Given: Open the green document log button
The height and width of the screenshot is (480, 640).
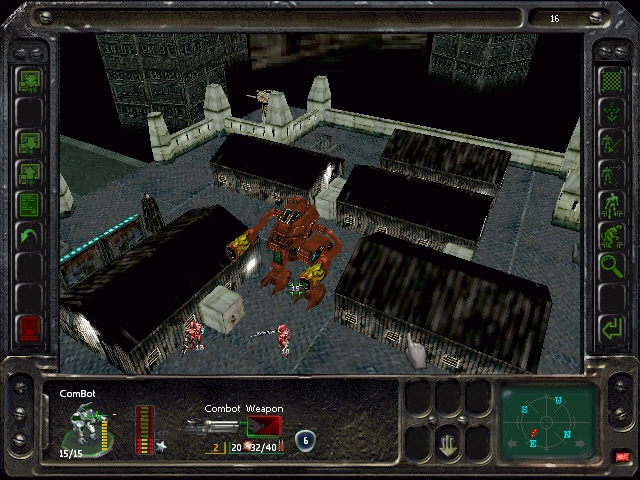Looking at the screenshot, I should pyautogui.click(x=29, y=205).
